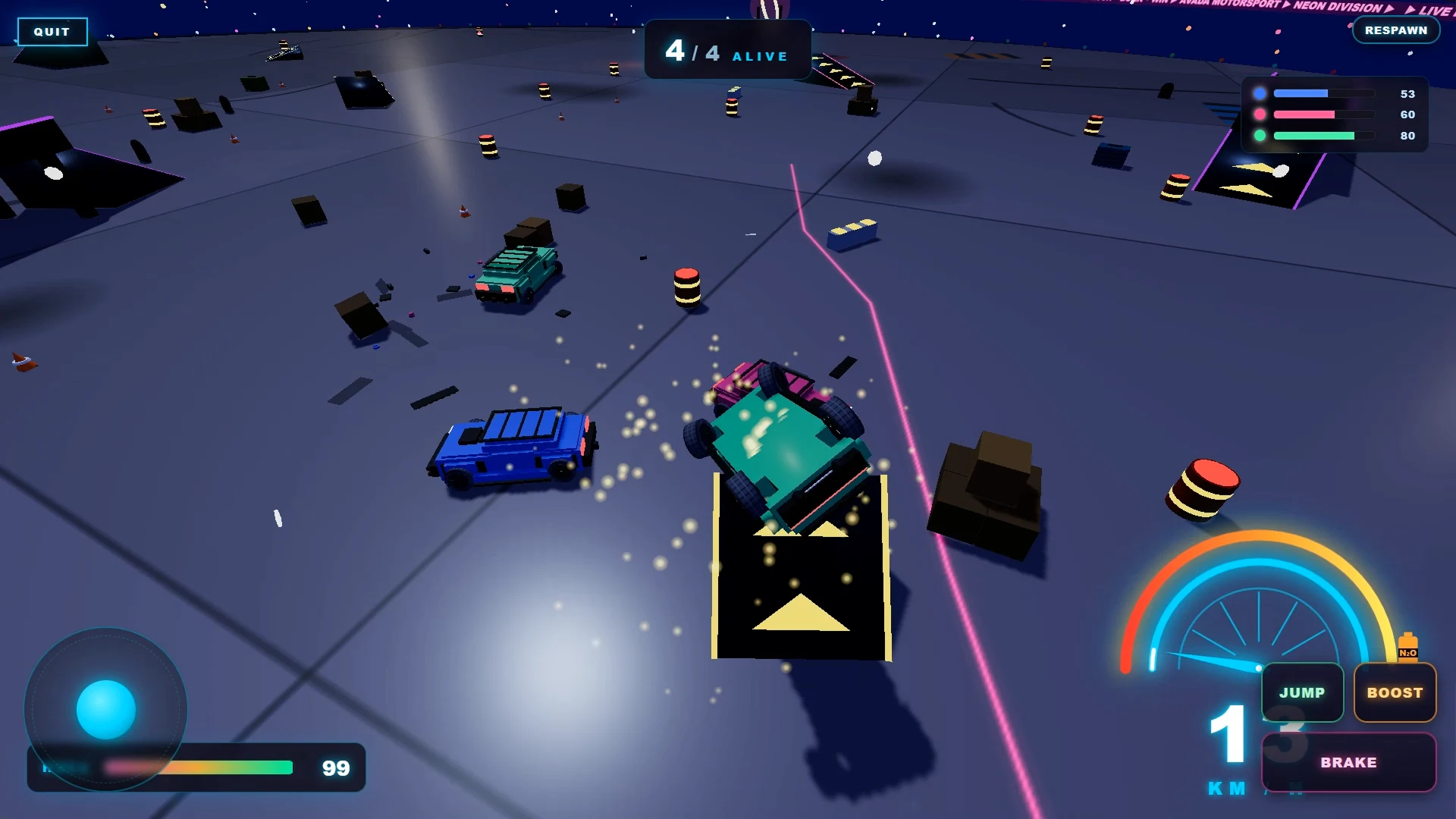Click the green player indicator dot
Image resolution: width=1456 pixels, height=819 pixels.
point(1261,136)
